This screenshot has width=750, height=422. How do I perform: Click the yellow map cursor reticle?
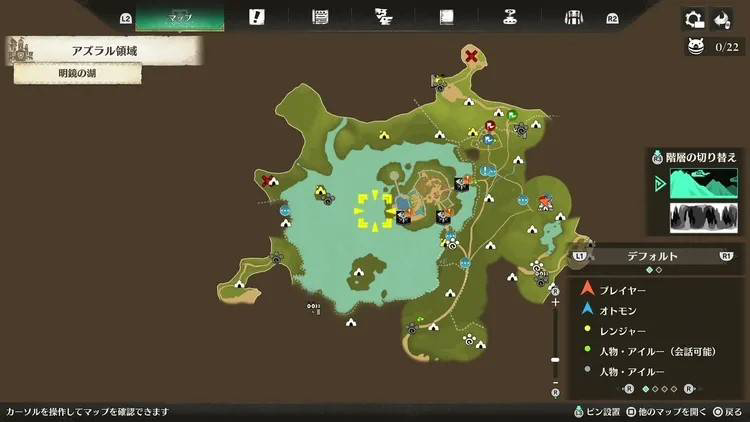[x=374, y=209]
